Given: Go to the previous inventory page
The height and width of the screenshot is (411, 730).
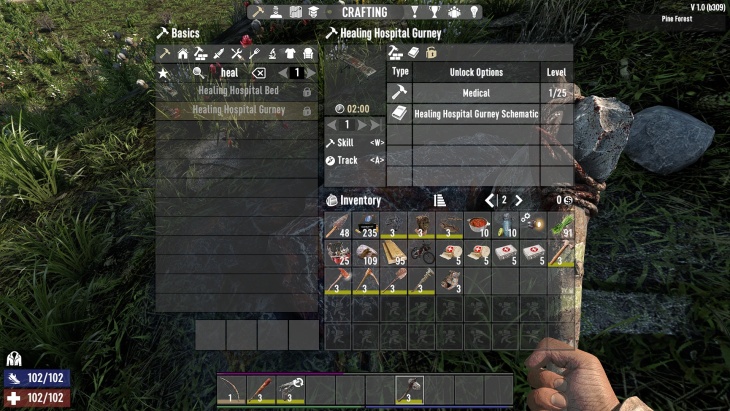Looking at the screenshot, I should click(490, 200).
